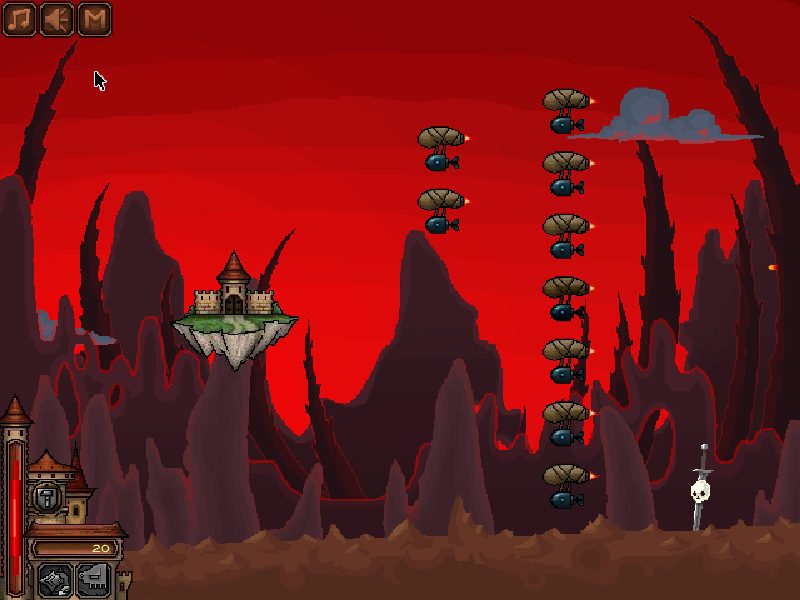Select the spiked cannon weapon icon
Screen dimensions: 800x600
[x=53, y=579]
